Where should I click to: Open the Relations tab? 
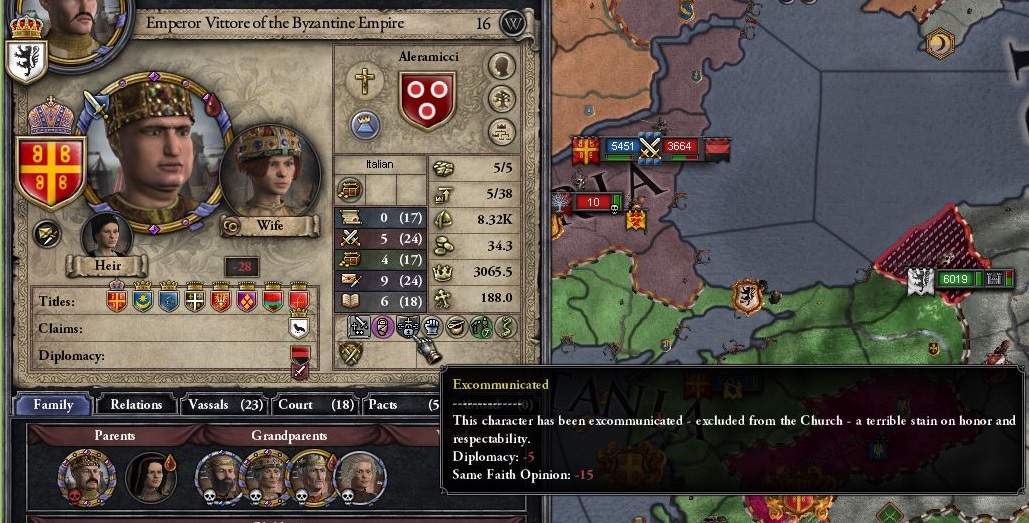(x=136, y=405)
